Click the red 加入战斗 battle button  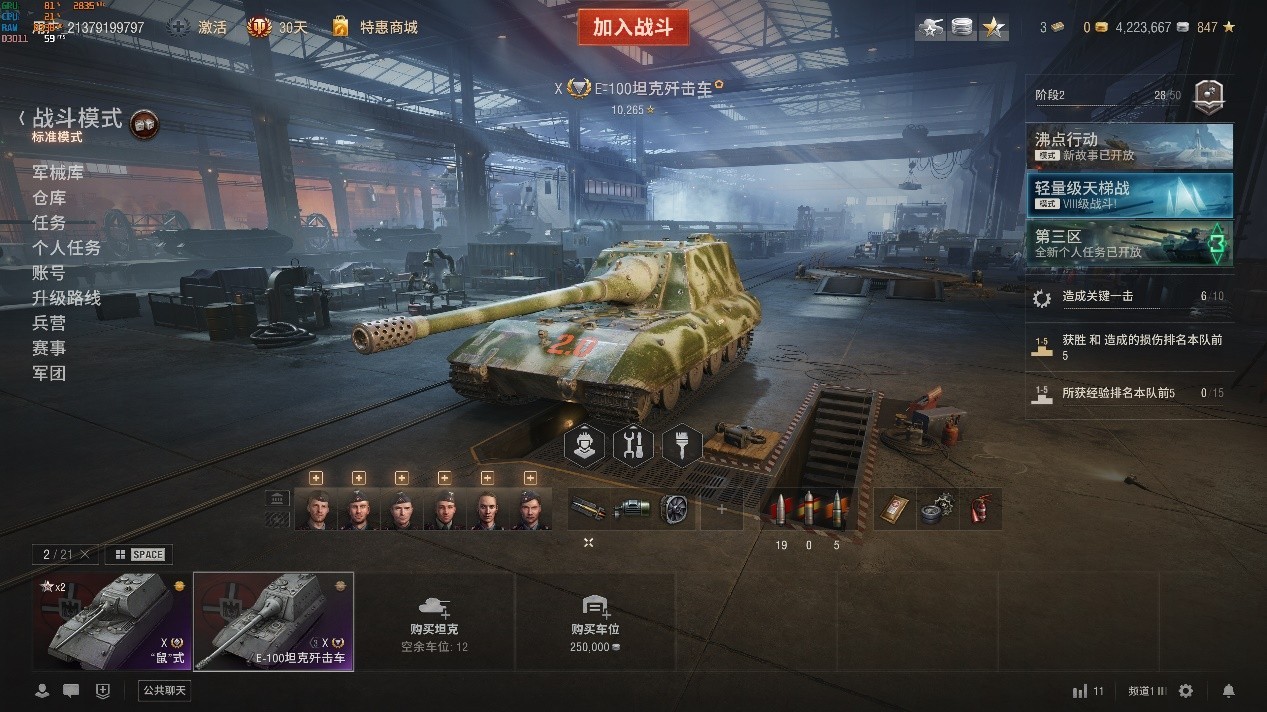633,27
